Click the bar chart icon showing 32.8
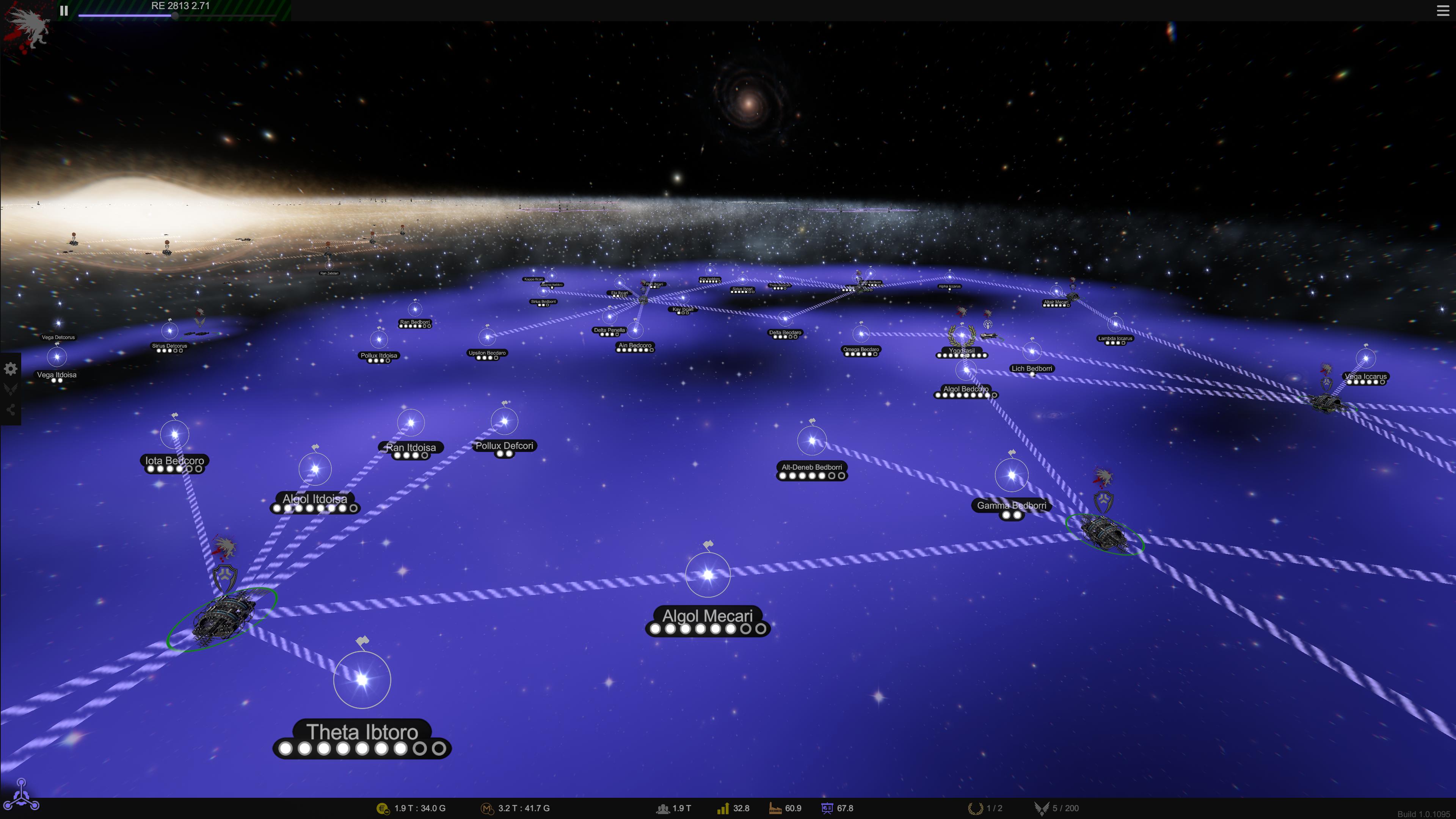1456x819 pixels. [723, 808]
